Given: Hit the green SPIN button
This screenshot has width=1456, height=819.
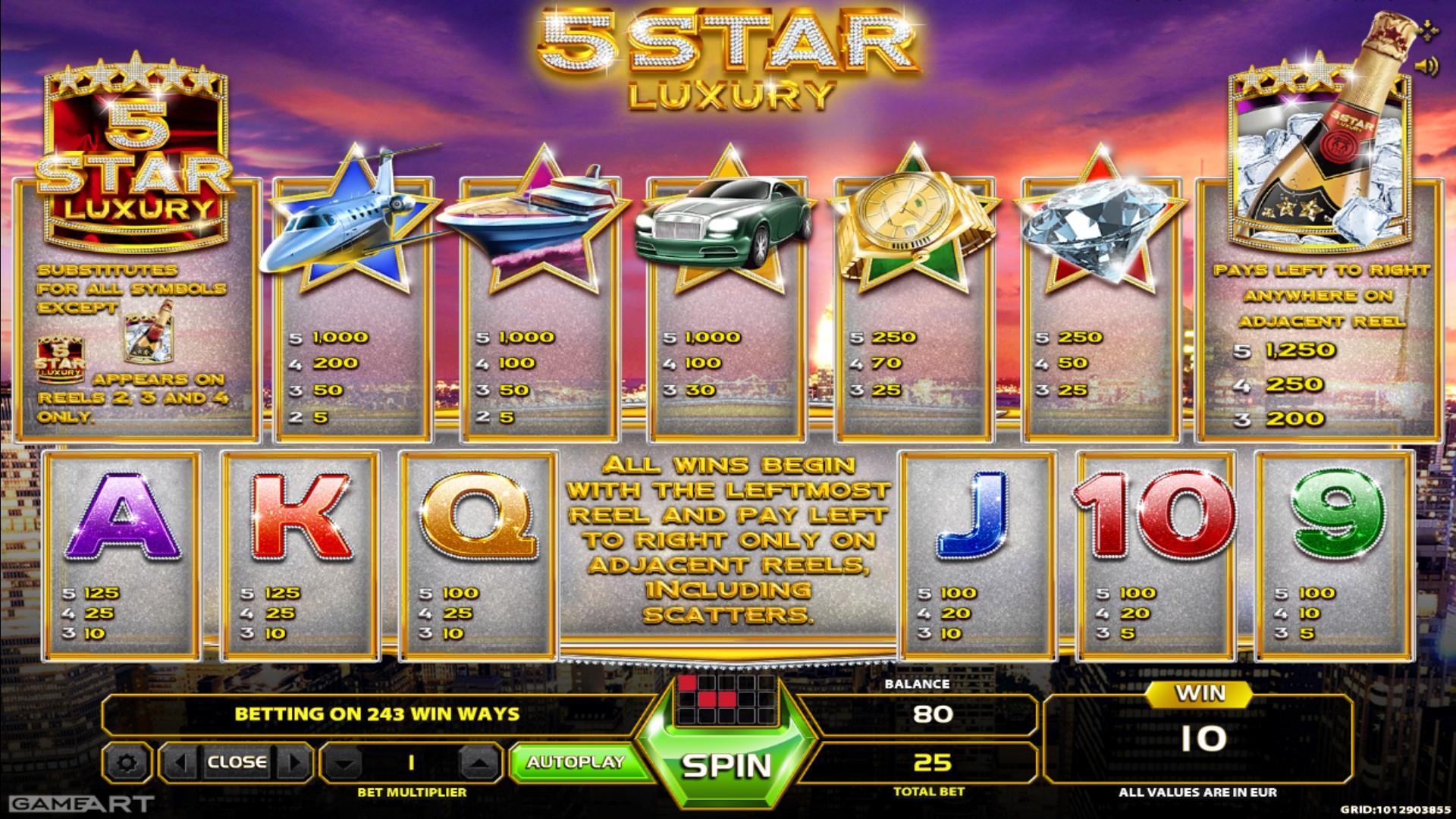Looking at the screenshot, I should pyautogui.click(x=726, y=766).
